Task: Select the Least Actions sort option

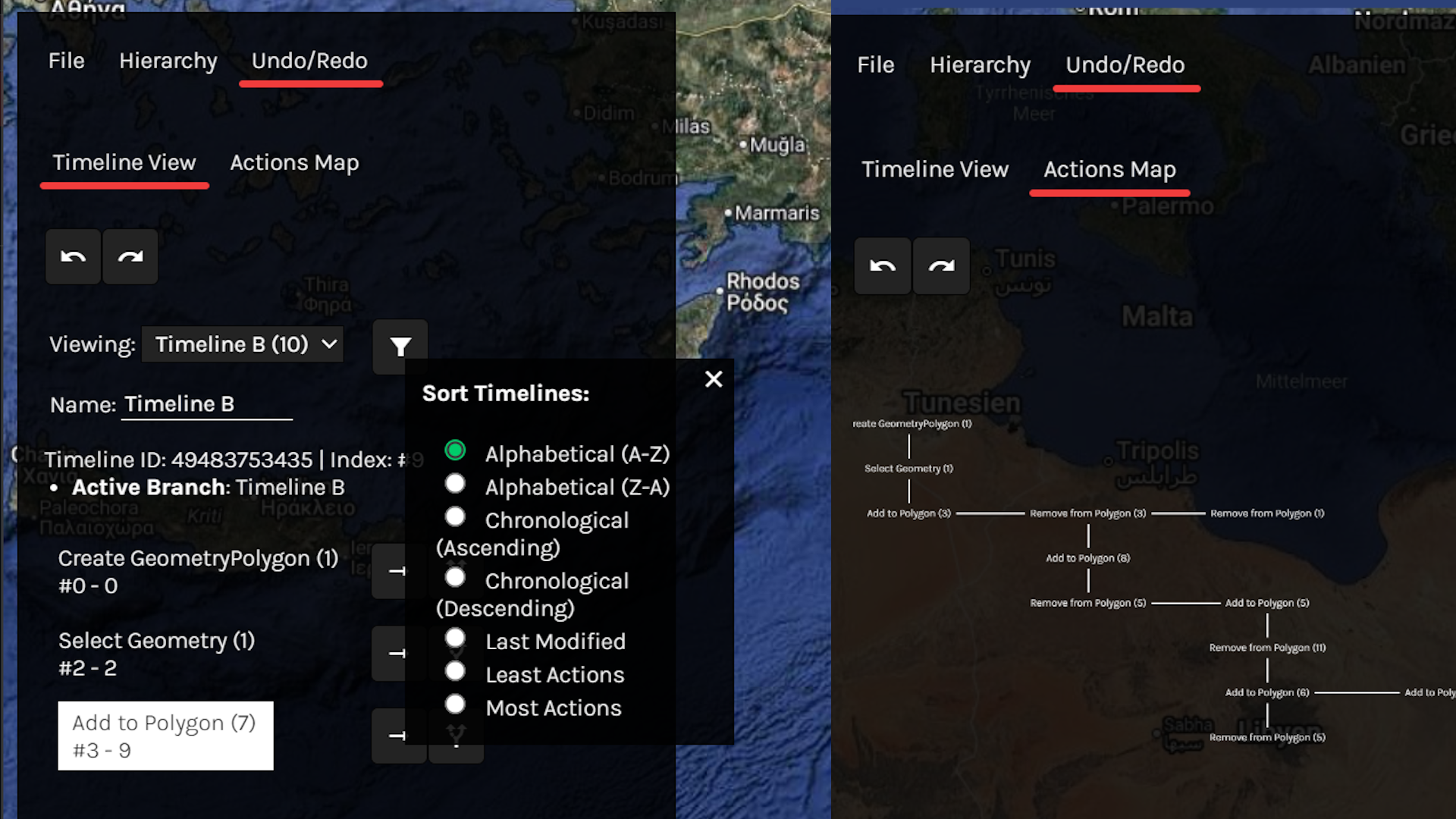Action: click(455, 672)
